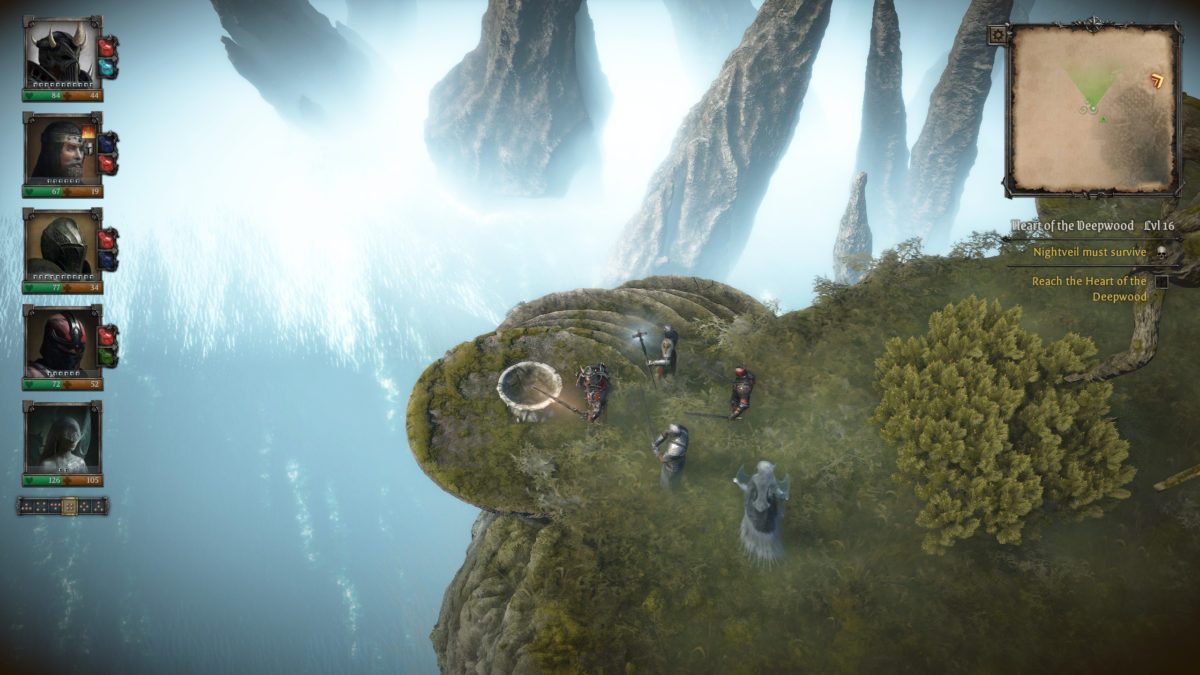Use the cyan potion beside the horned hero

(108, 67)
